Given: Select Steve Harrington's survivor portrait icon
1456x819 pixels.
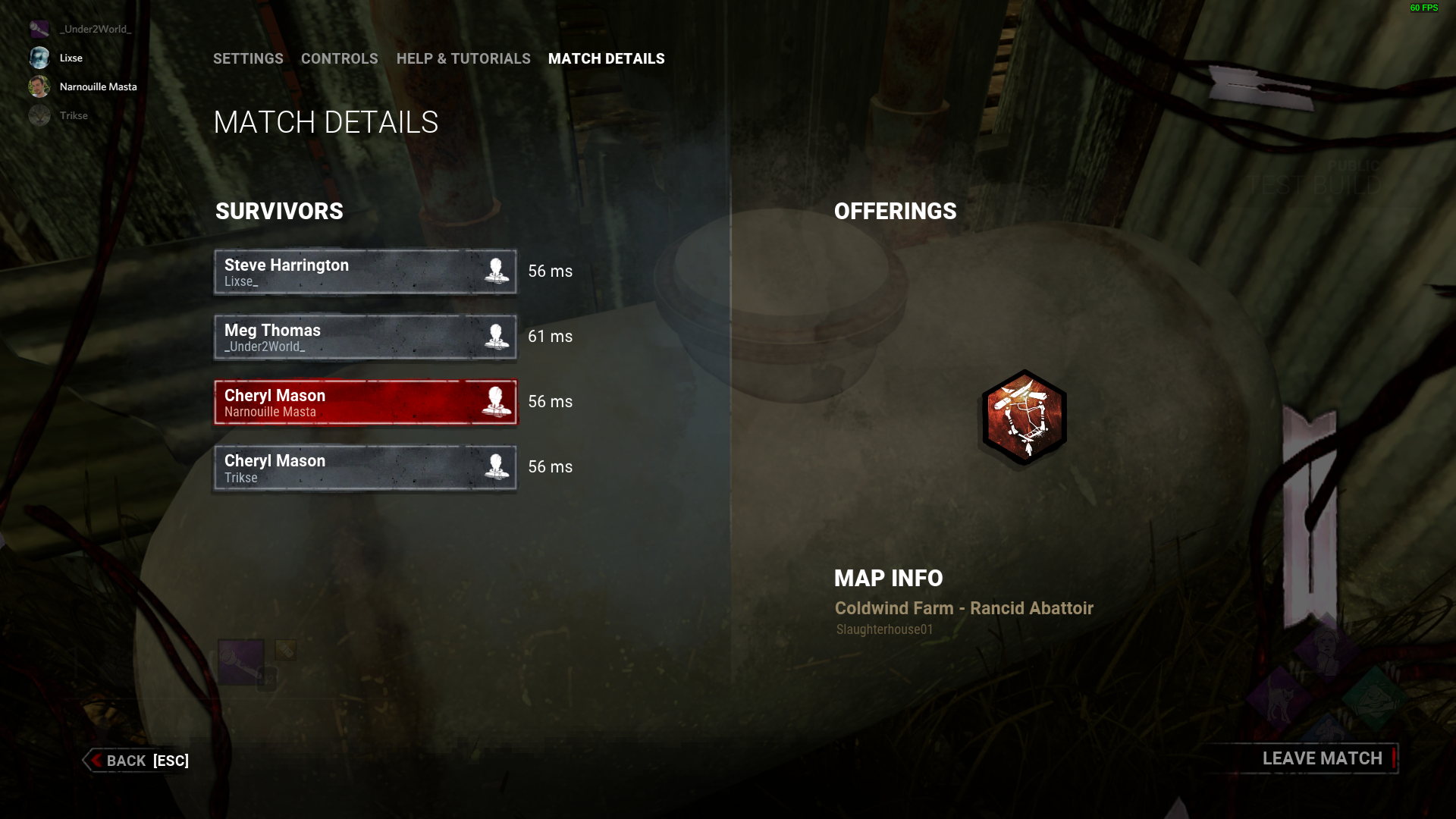Looking at the screenshot, I should 497,271.
